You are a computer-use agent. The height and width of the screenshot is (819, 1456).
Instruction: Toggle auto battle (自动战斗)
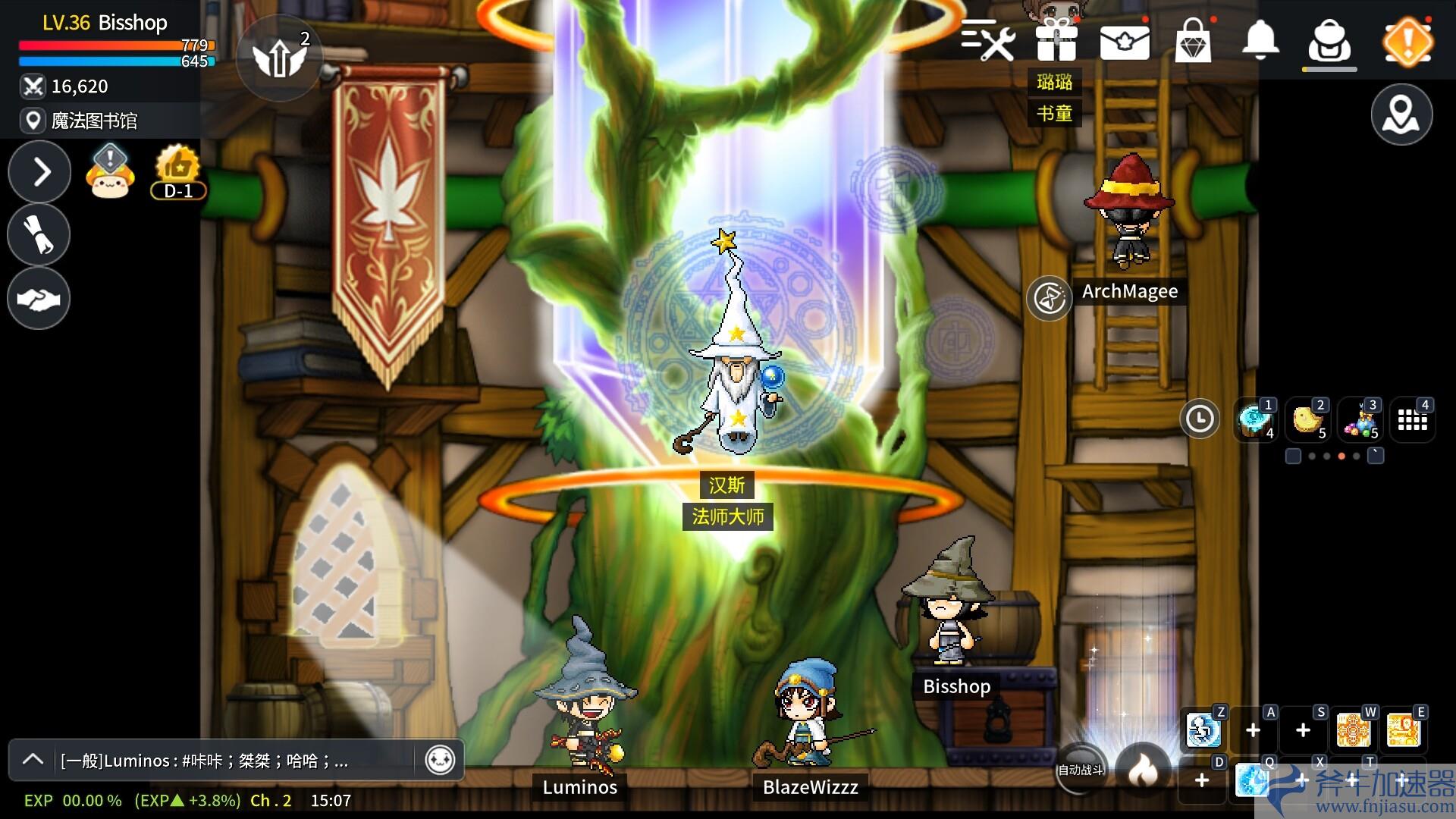(x=1080, y=770)
